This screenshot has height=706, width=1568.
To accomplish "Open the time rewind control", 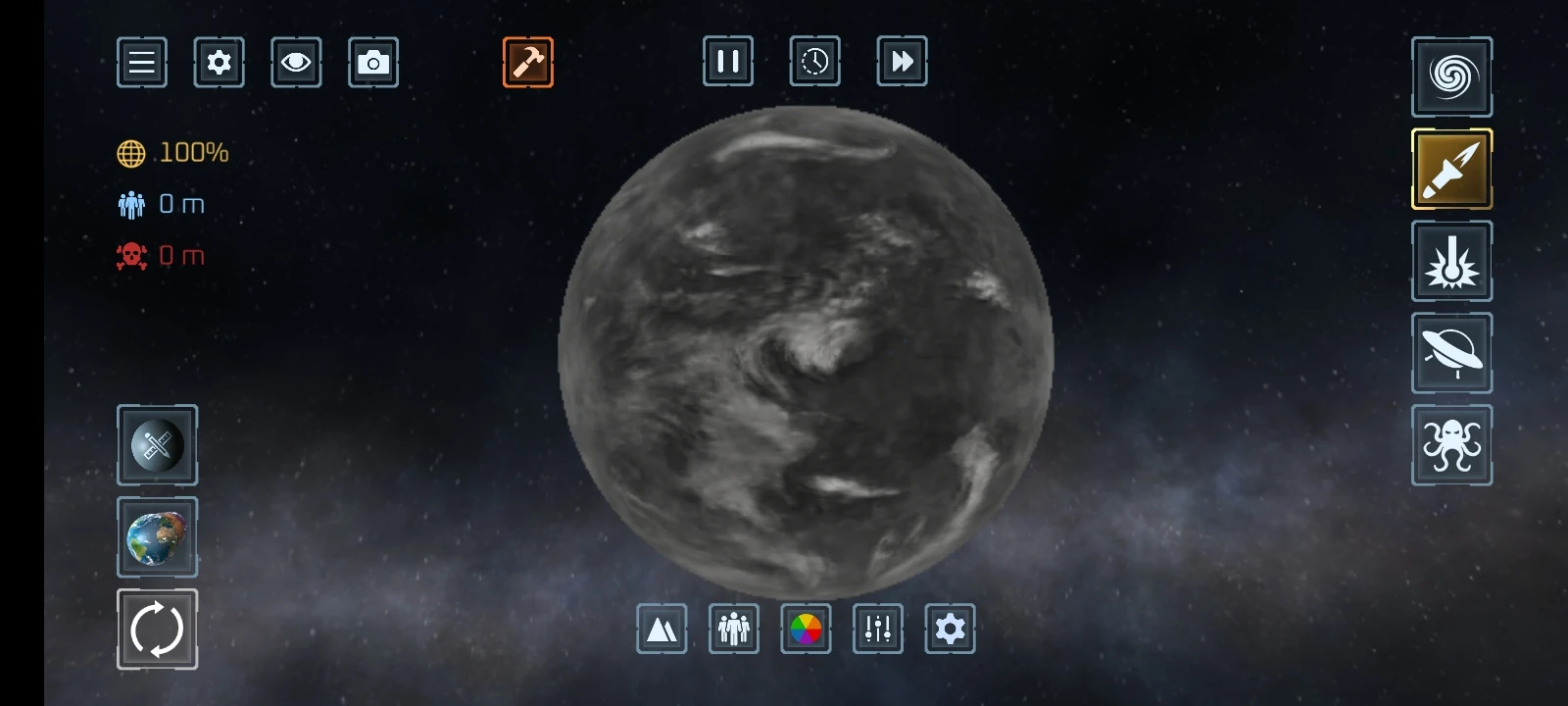I will 813,61.
